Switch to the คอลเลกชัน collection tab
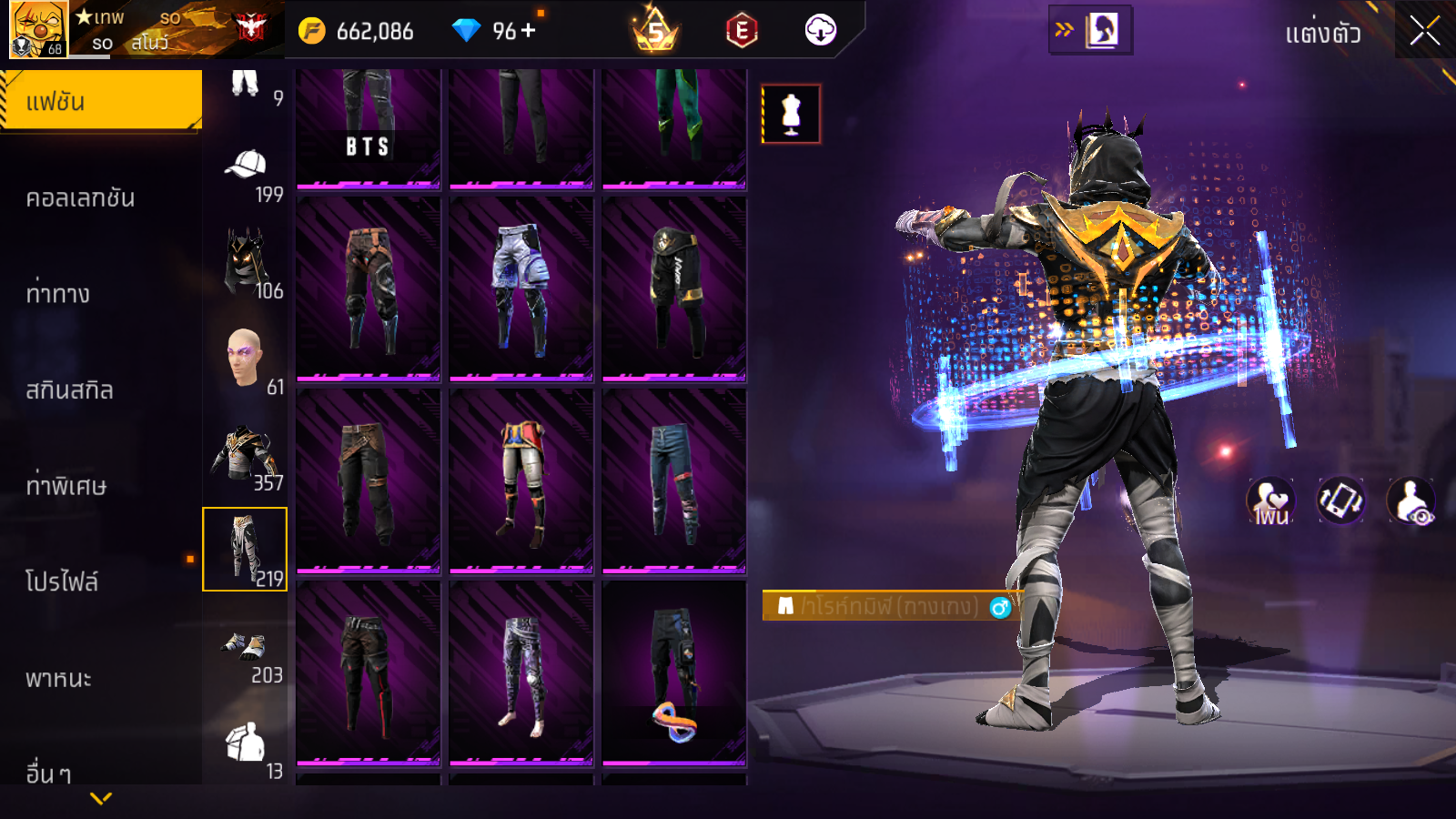This screenshot has width=1456, height=819. coord(80,197)
